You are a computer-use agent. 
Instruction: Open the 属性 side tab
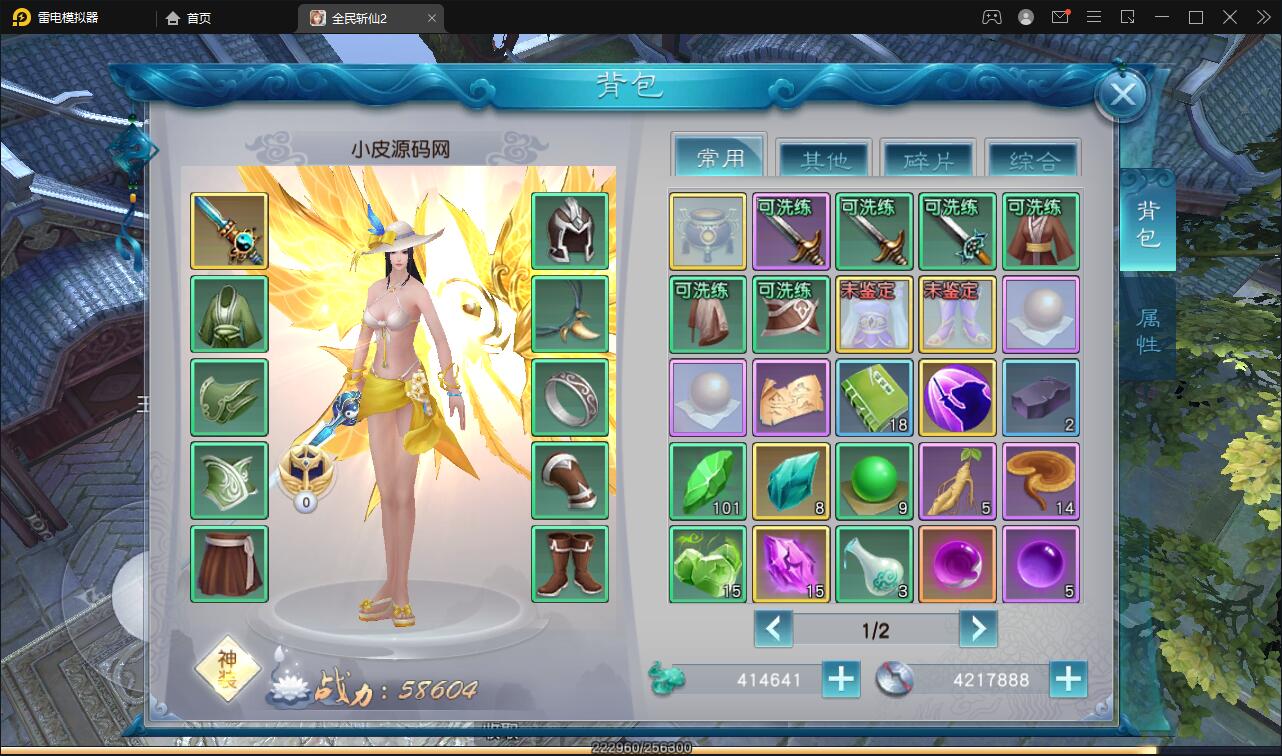(1147, 331)
